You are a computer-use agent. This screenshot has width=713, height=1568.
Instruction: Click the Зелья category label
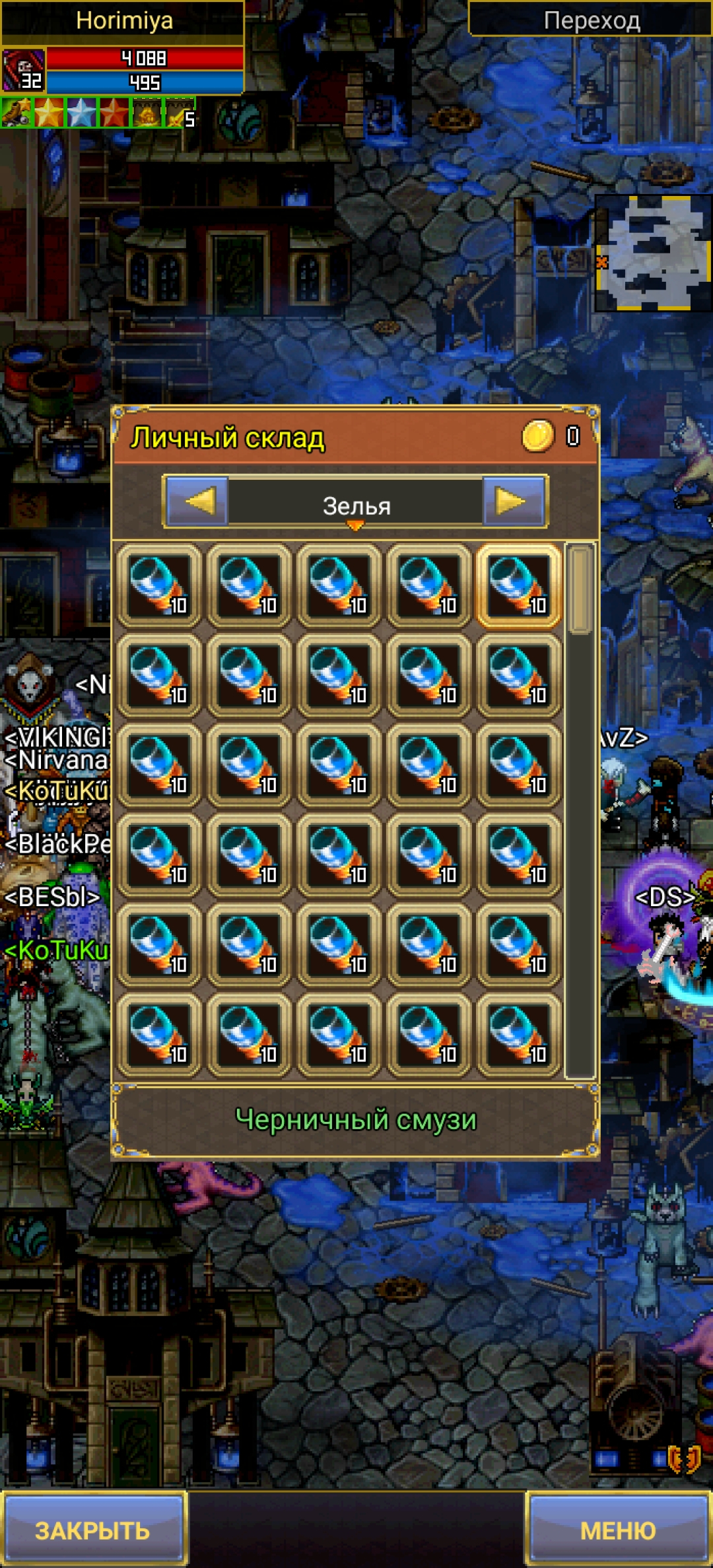tap(356, 506)
